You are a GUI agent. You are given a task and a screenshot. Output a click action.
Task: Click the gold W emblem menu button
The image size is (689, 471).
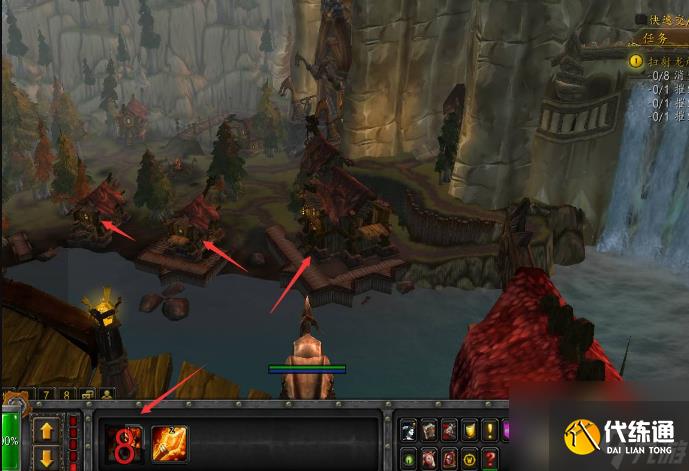tap(468, 459)
